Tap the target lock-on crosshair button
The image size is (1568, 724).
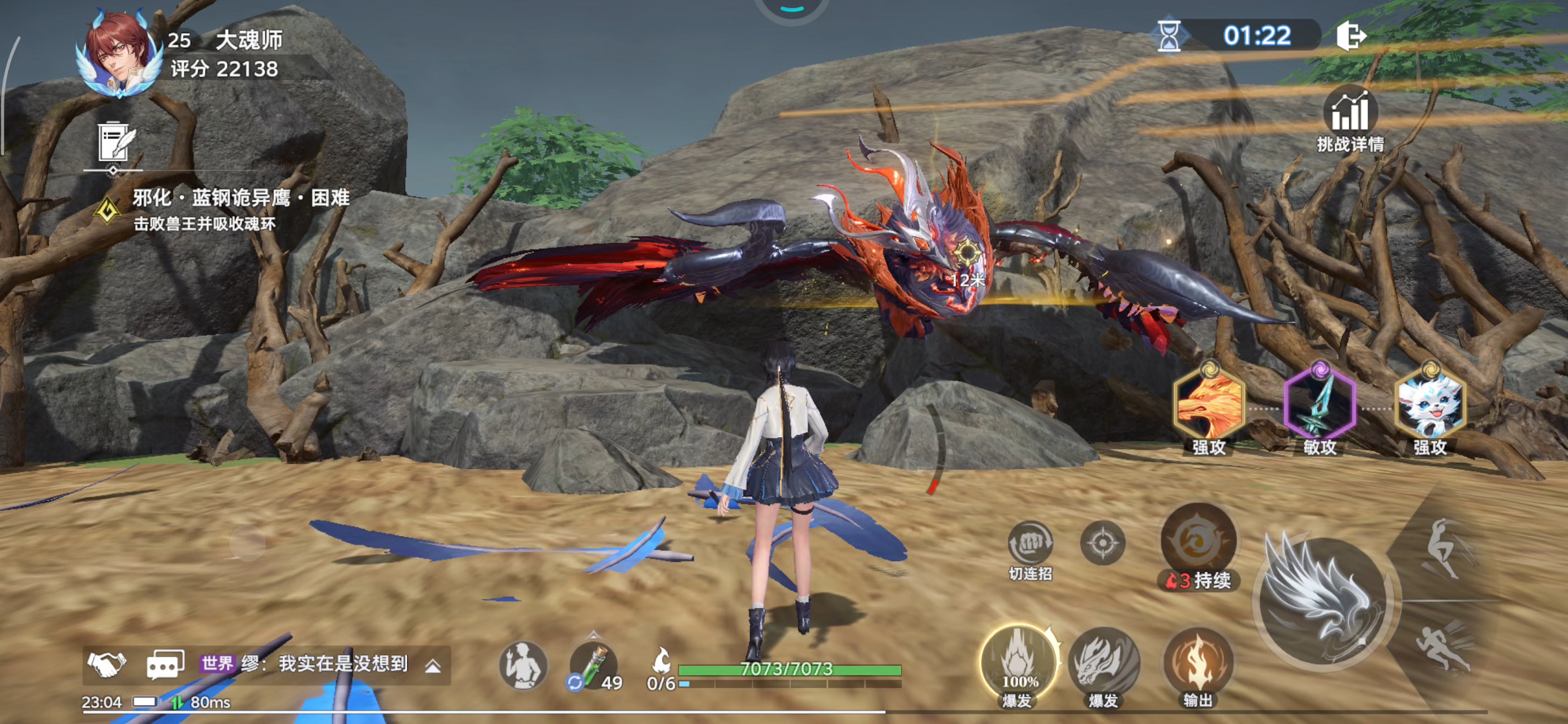tap(1102, 542)
